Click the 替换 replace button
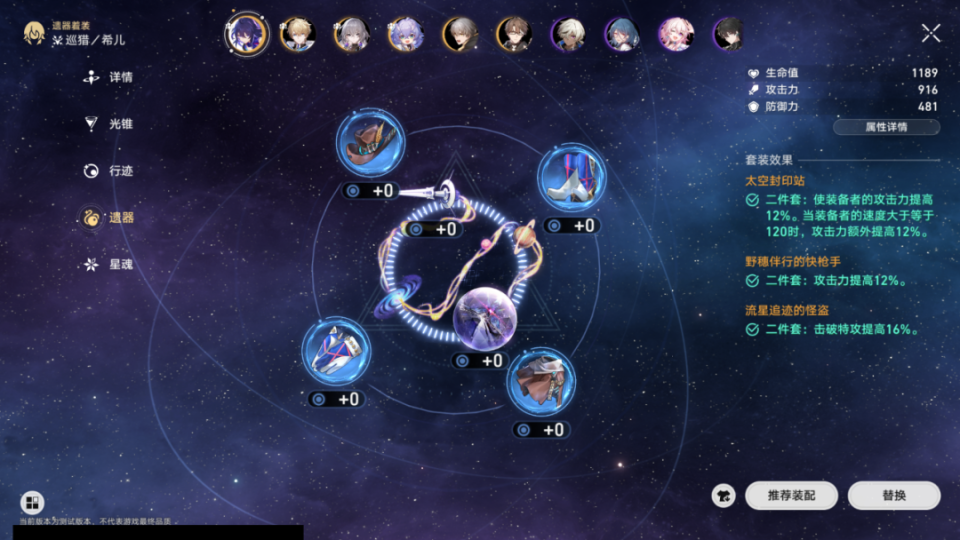Screen dimensions: 960x540 (894, 495)
